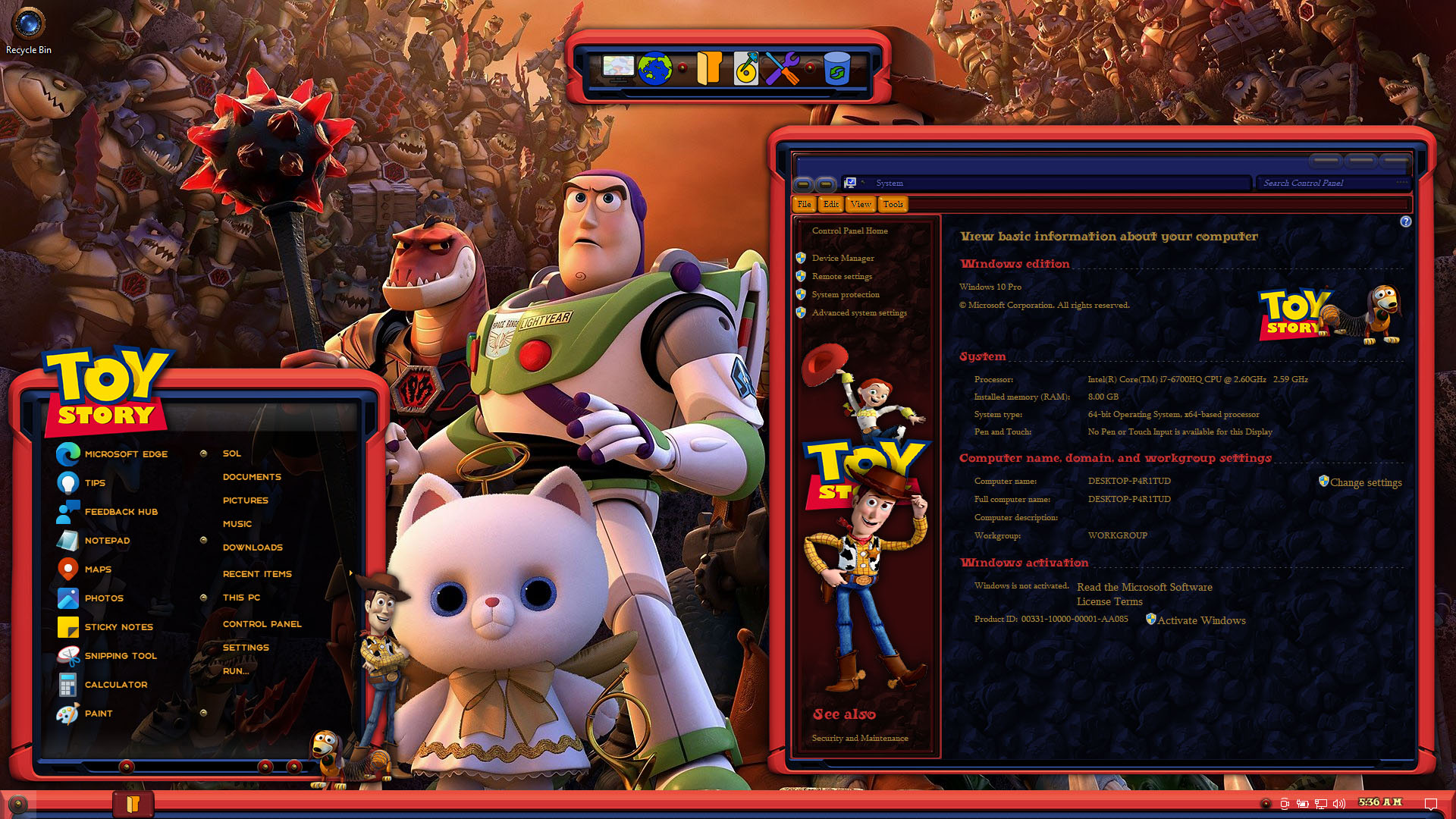Open Advanced system settings link

(x=858, y=313)
